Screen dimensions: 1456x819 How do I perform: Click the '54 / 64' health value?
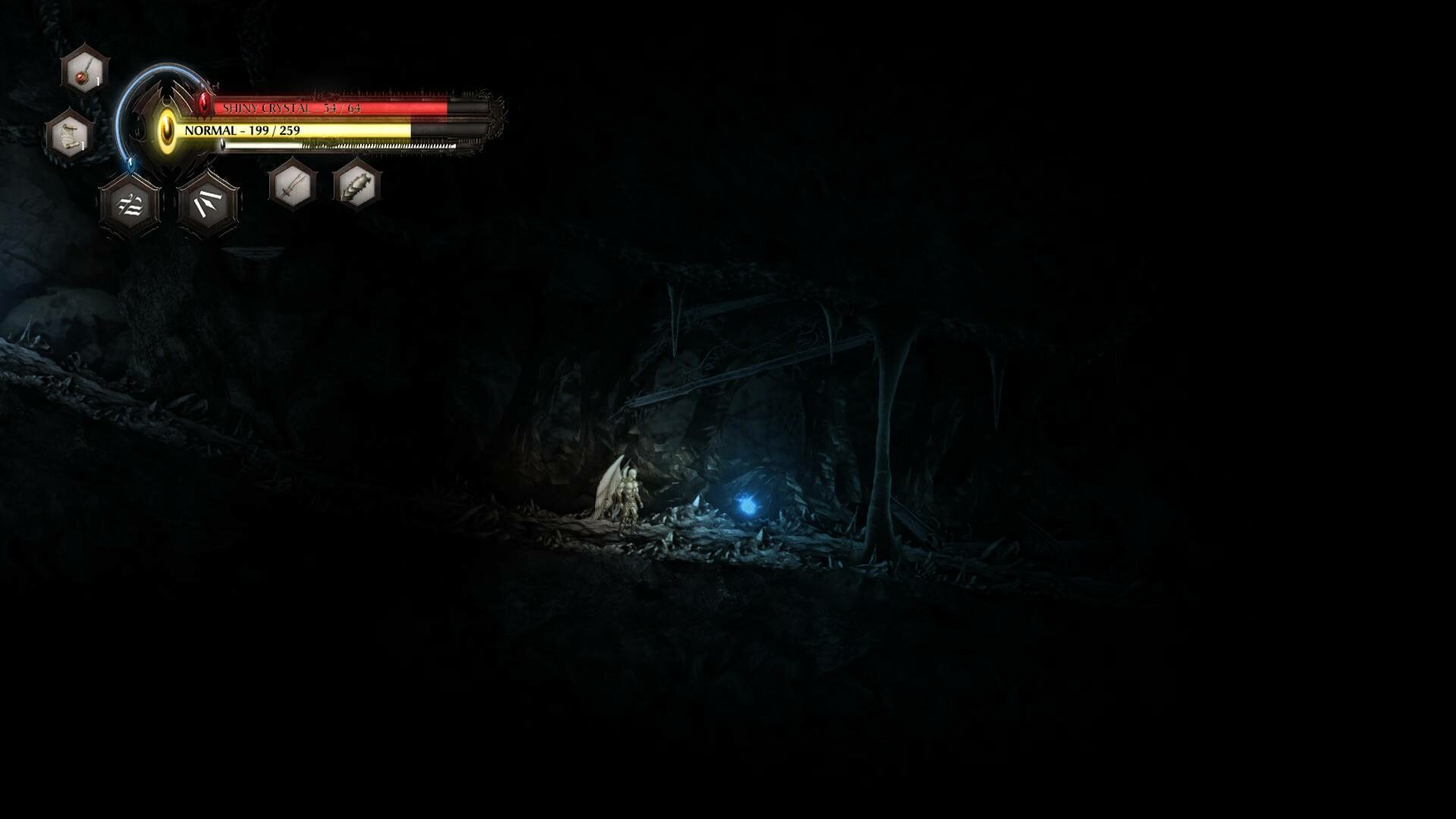click(x=342, y=108)
